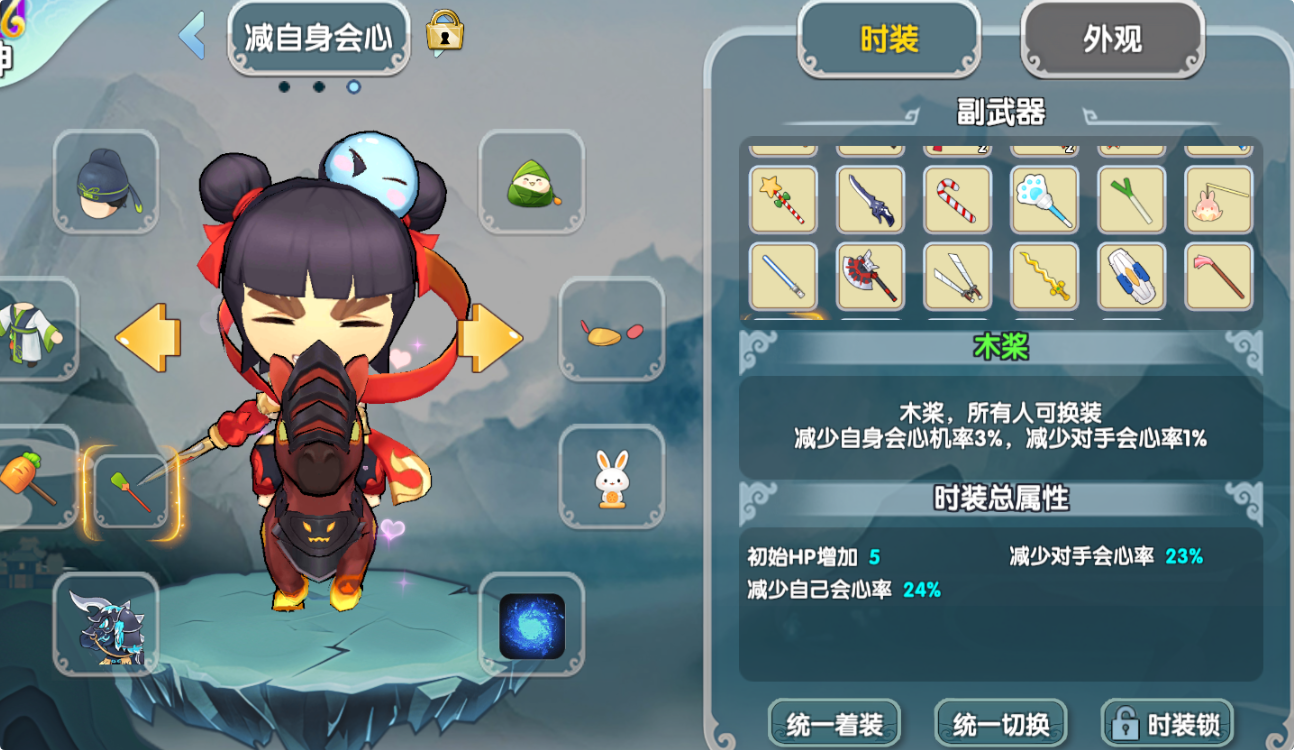
Task: Select the candy cane secondary weapon
Action: (x=957, y=200)
